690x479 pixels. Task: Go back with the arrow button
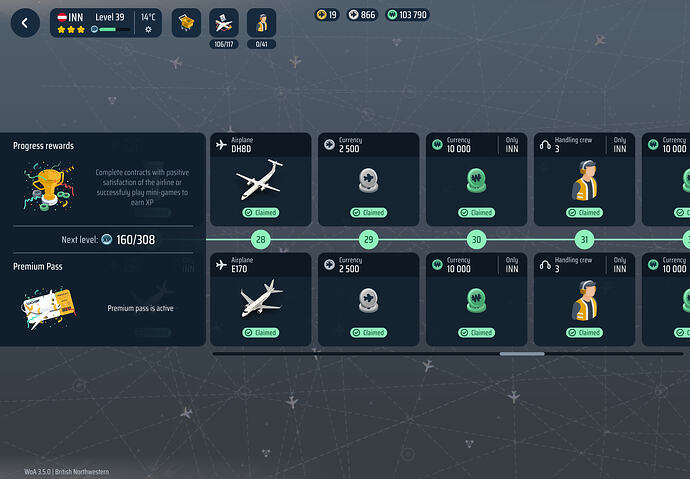[x=25, y=23]
